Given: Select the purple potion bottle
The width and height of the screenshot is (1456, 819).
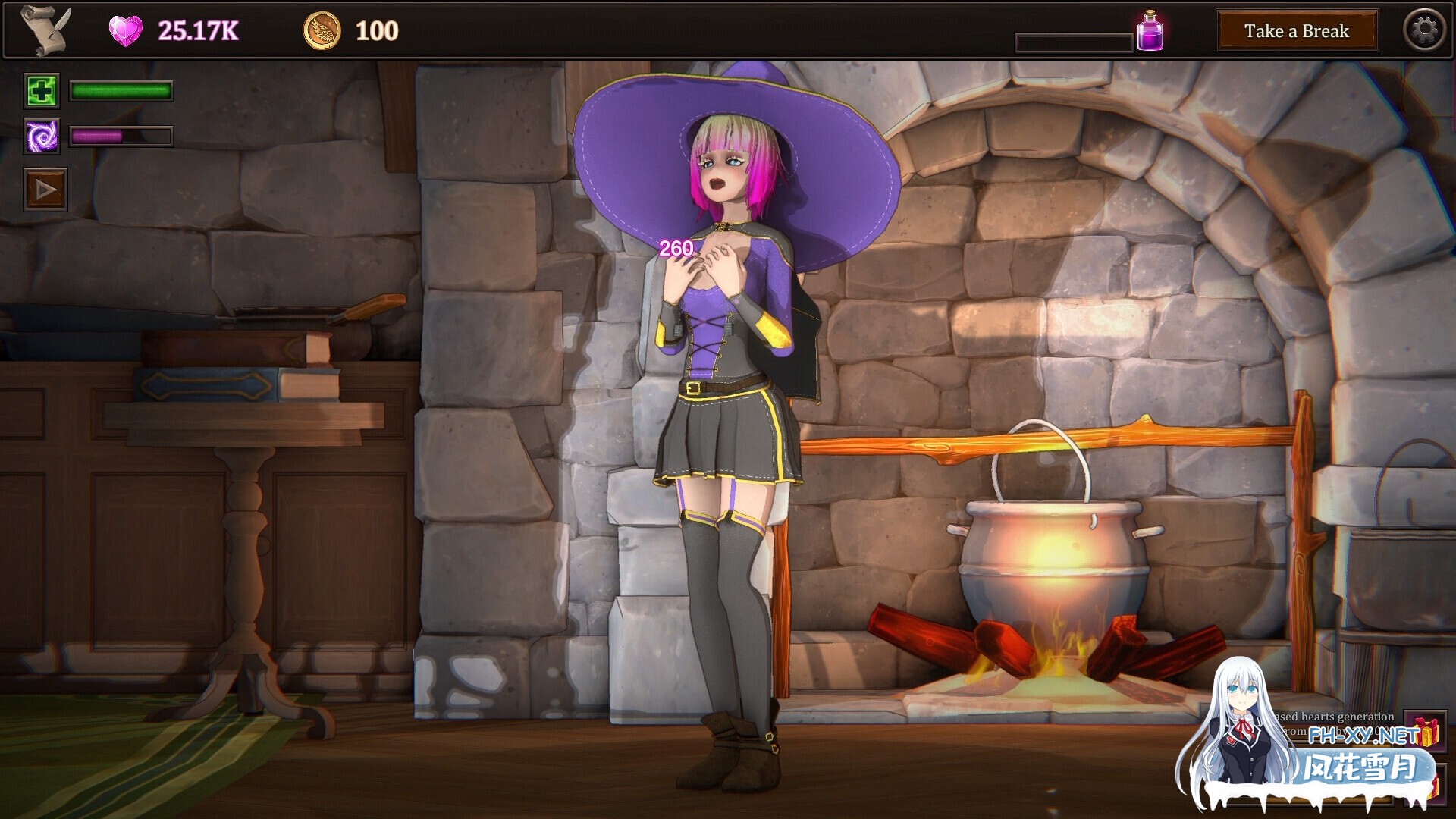Looking at the screenshot, I should (1150, 30).
